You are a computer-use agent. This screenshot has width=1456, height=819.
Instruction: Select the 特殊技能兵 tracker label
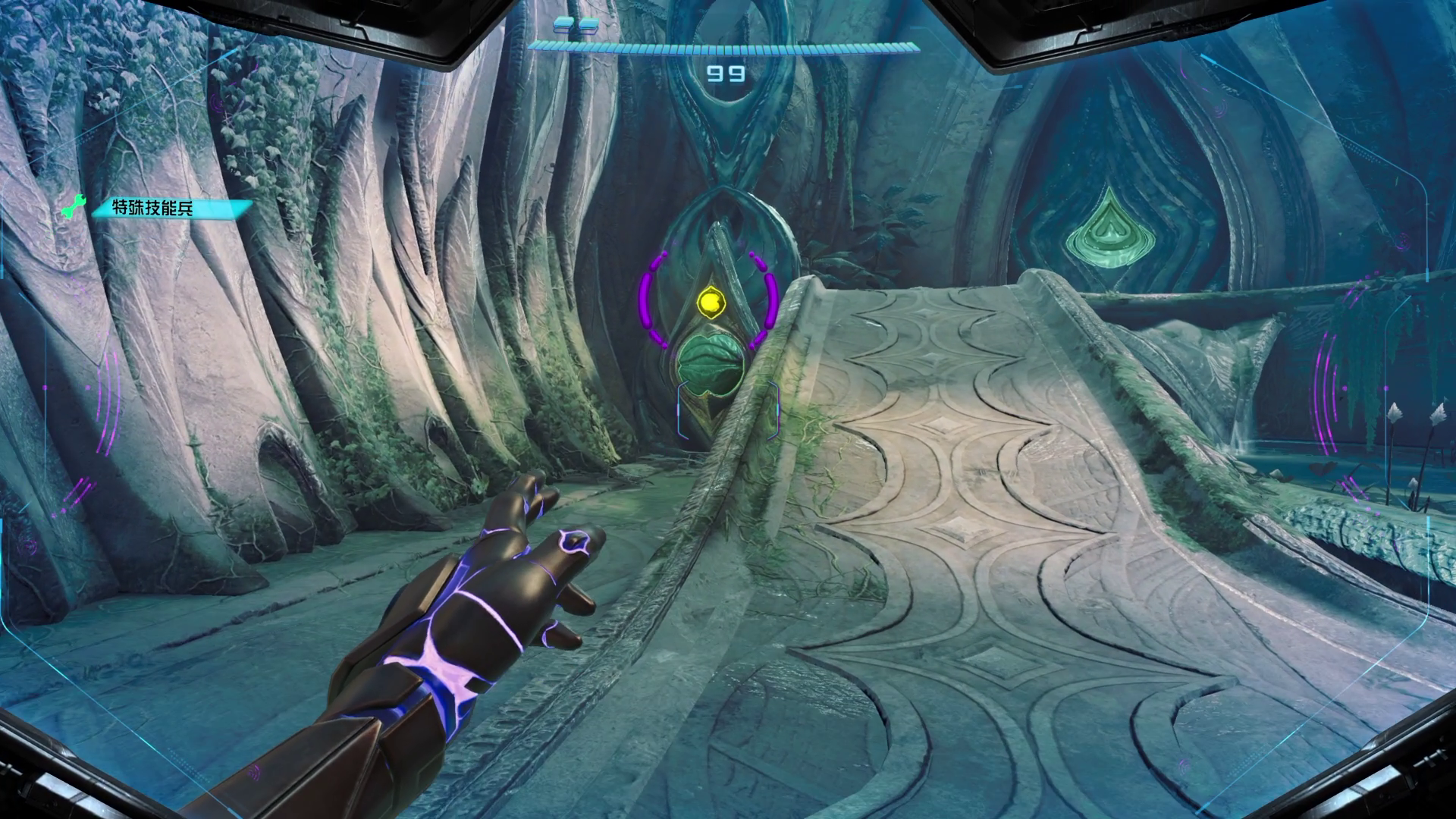pyautogui.click(x=152, y=209)
